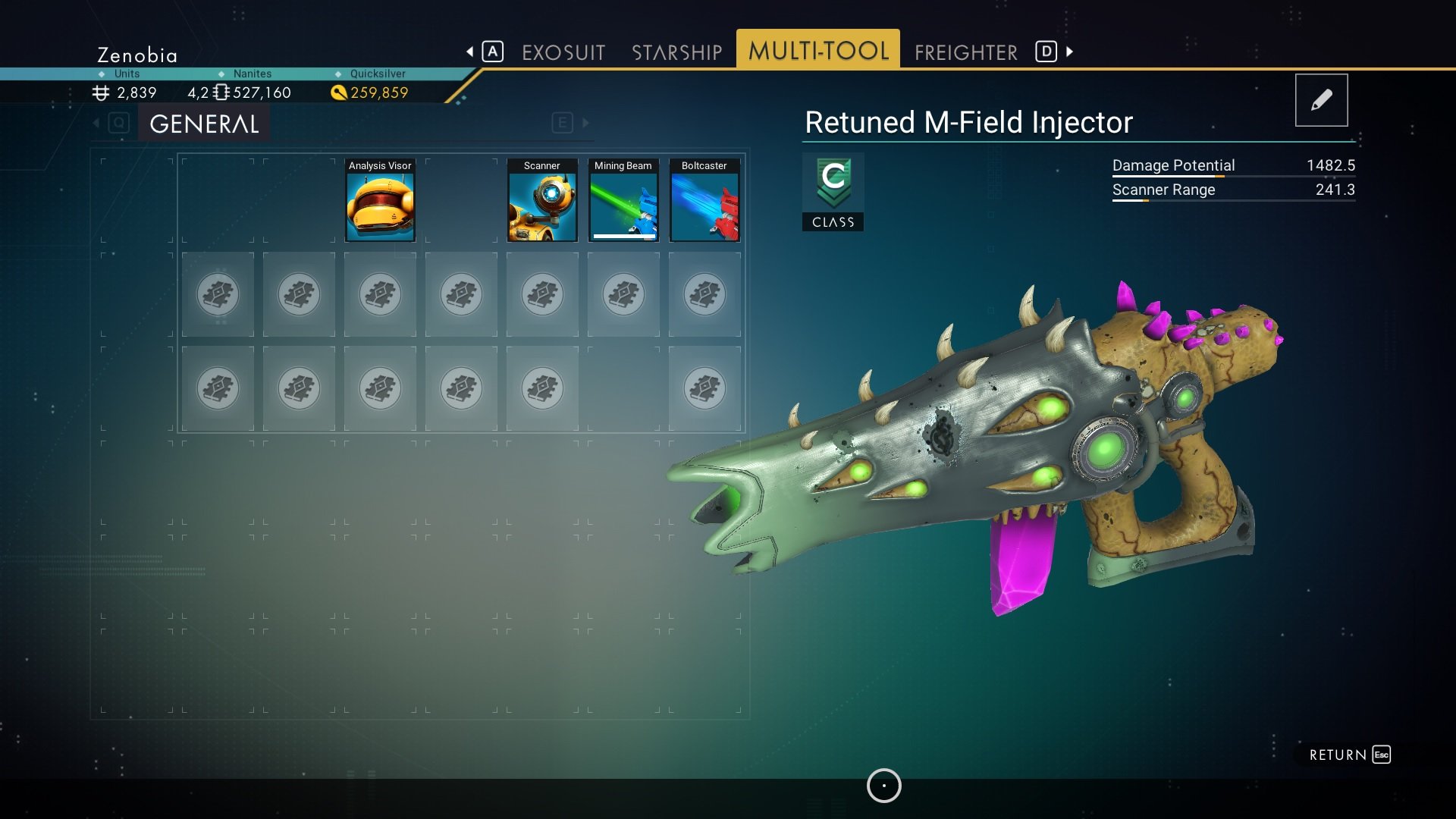This screenshot has height=819, width=1456.
Task: Select the Analysis Visor slot
Action: tap(380, 201)
